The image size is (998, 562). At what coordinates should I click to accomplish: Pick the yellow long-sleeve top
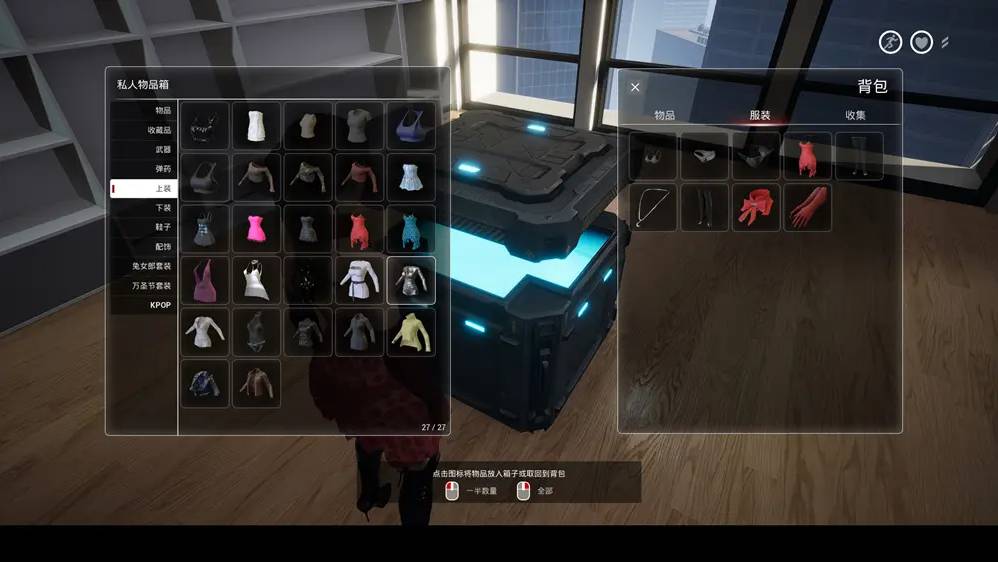click(x=411, y=332)
